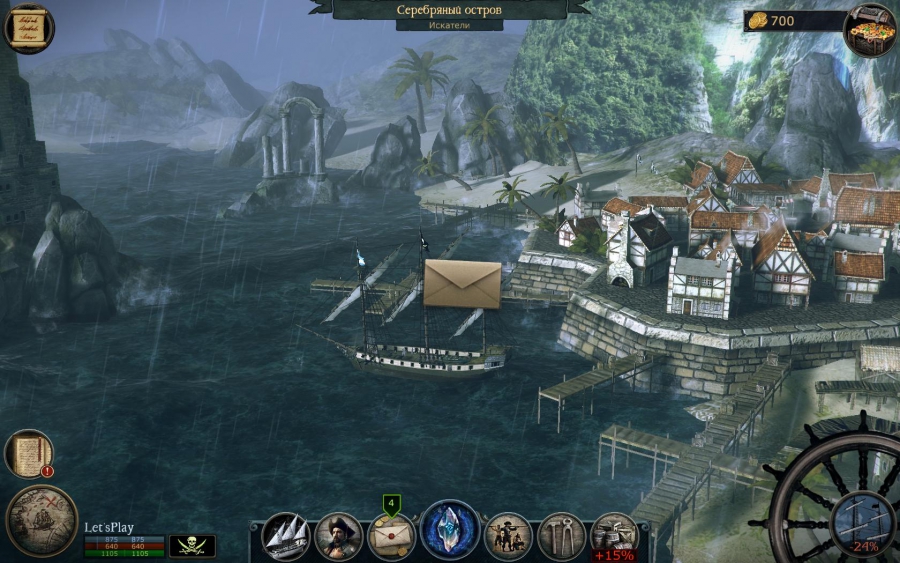
Task: Open the quest journal with the red alert
Action: [30, 454]
